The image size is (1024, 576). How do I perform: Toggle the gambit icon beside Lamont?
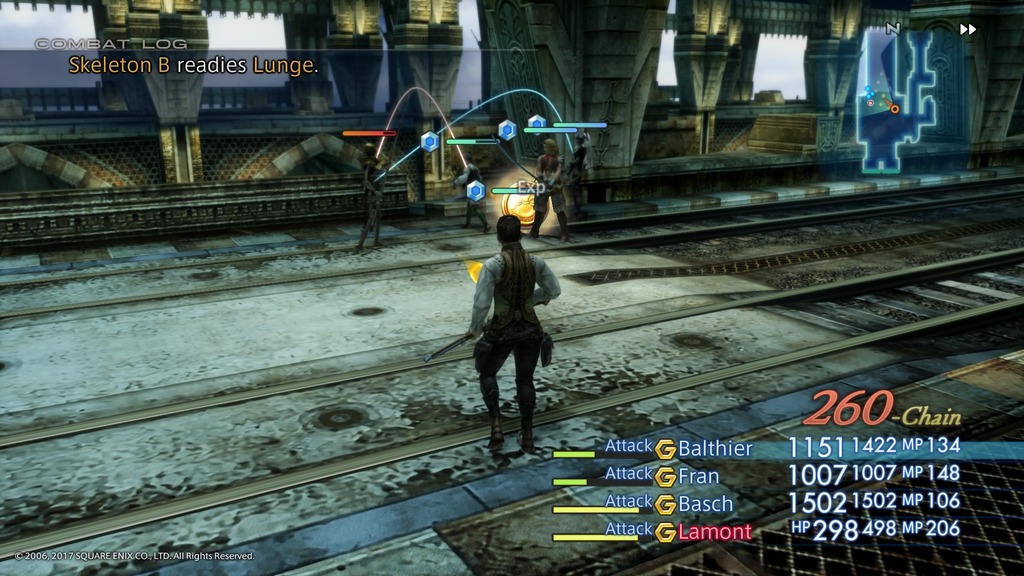tap(666, 533)
